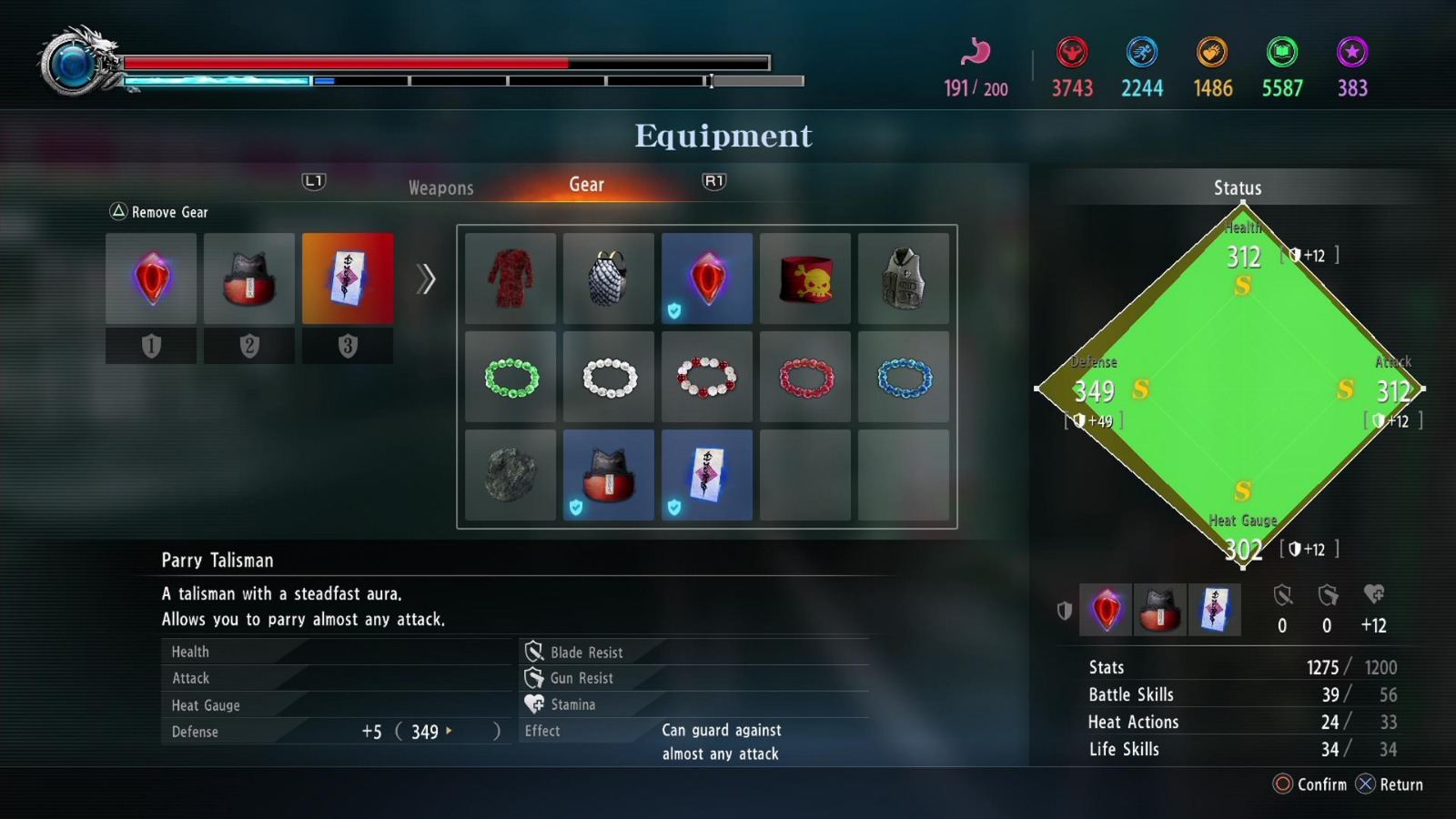The height and width of the screenshot is (819, 1456).
Task: Click the skull-emblem hat in the gear grid
Action: coord(804,278)
